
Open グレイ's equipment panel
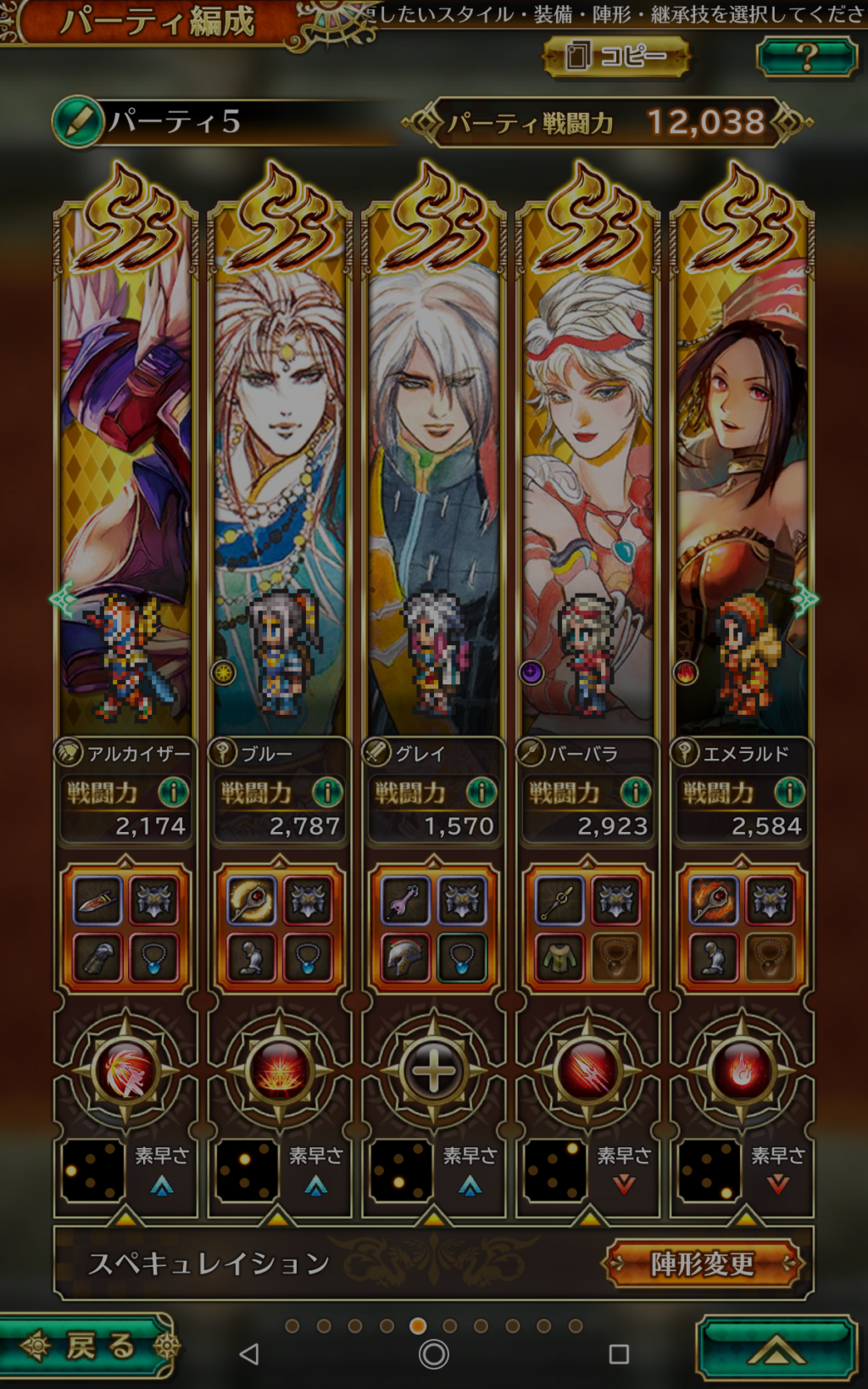tap(434, 929)
